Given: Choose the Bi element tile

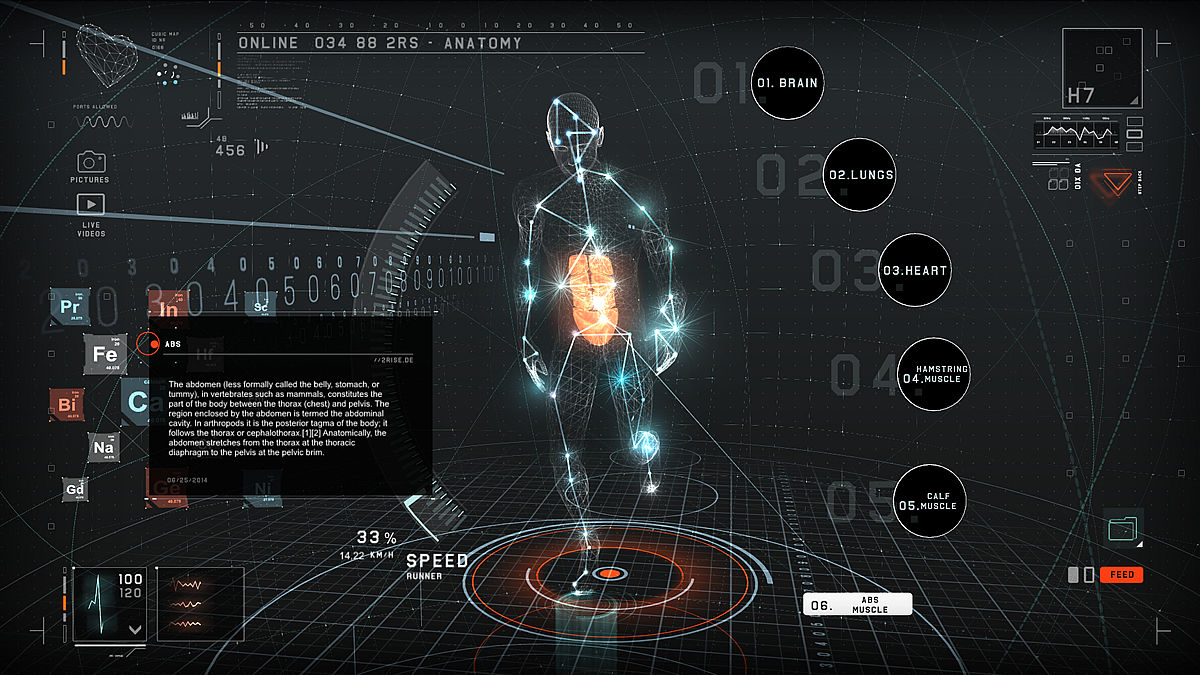Looking at the screenshot, I should pyautogui.click(x=69, y=404).
